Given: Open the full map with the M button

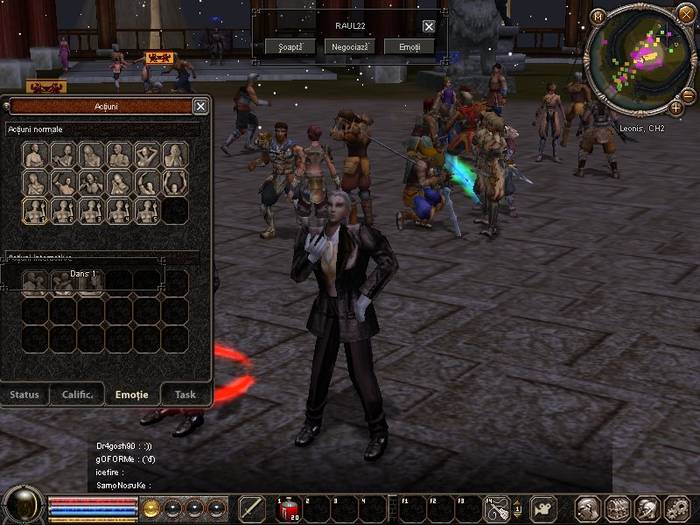Looking at the screenshot, I should click(x=598, y=16).
